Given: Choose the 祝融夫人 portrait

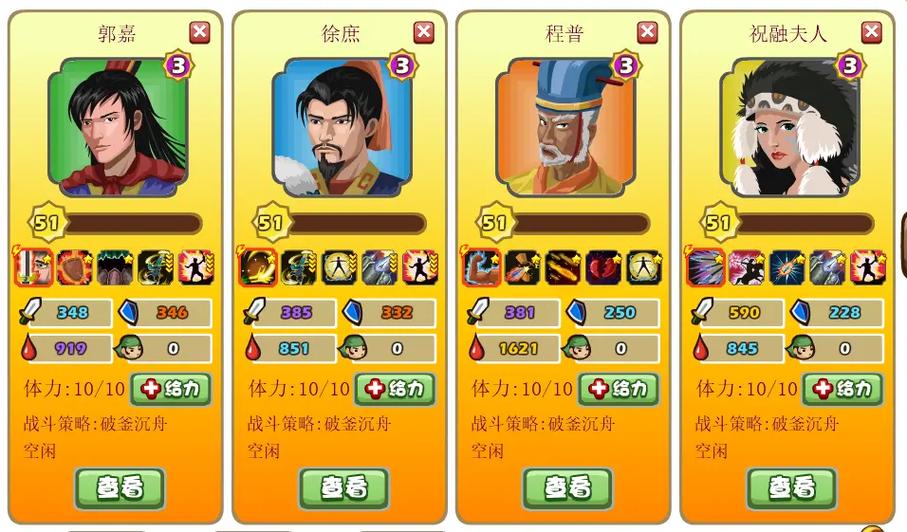Looking at the screenshot, I should click(x=789, y=127).
